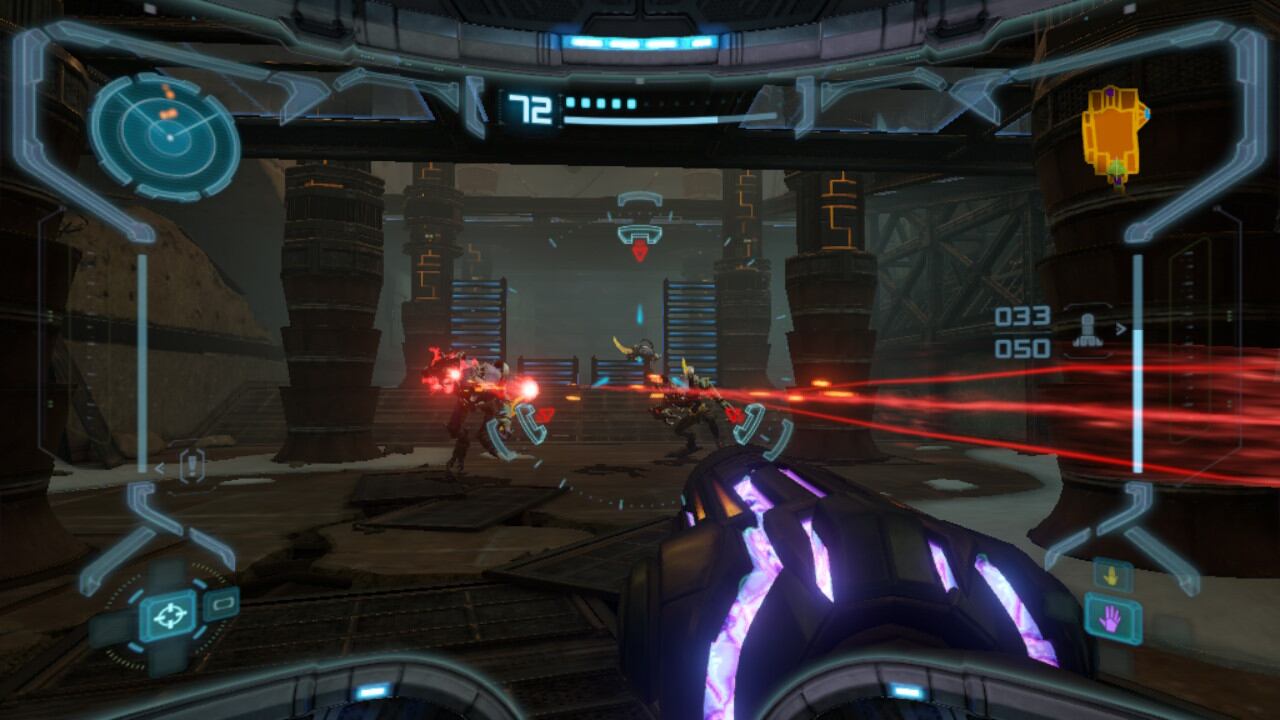The width and height of the screenshot is (1280, 720).
Task: Click the lock-on crosshair icon bottom-left
Action: tap(166, 613)
